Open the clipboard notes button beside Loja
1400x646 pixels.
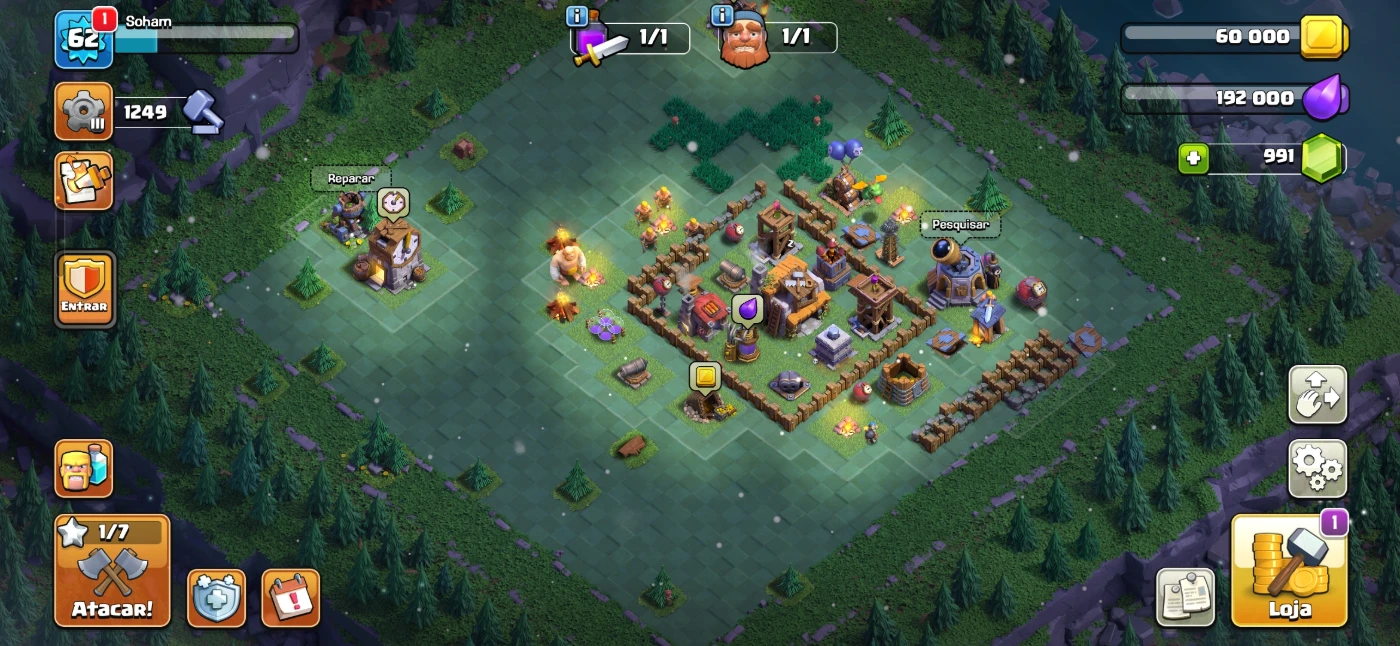click(x=1186, y=597)
